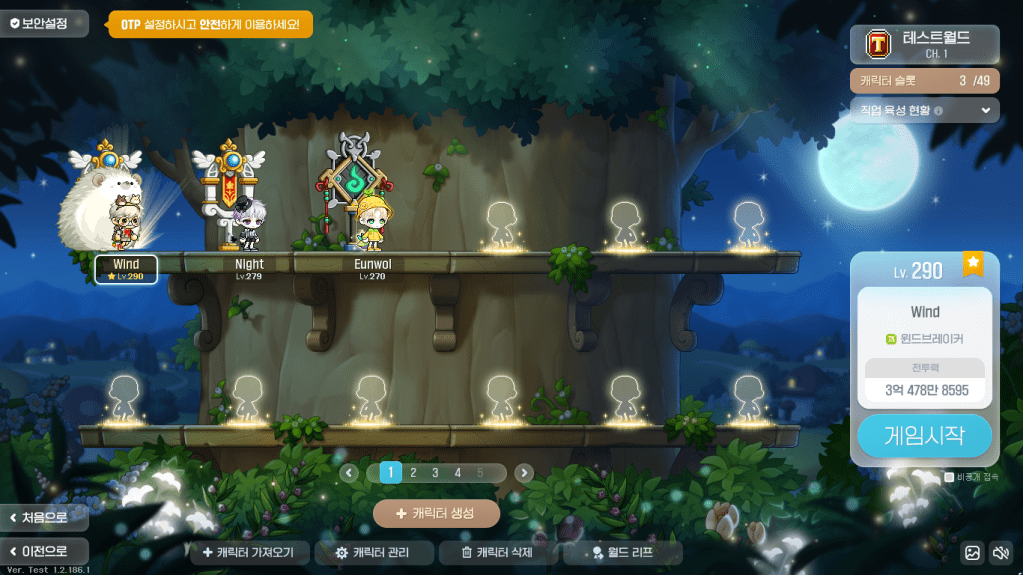This screenshot has width=1023, height=575.
Task: Open character page 4
Action: [458, 473]
